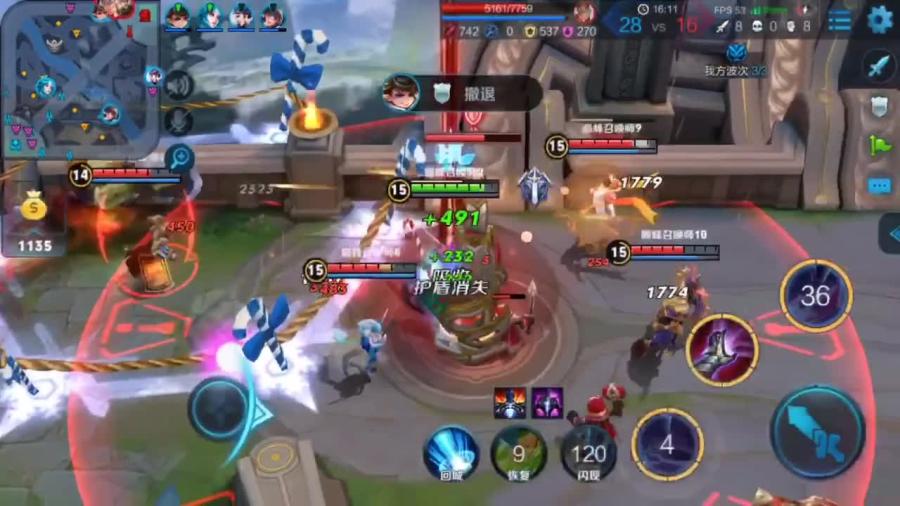This screenshot has width=900, height=506.
Task: Tap the shield retreat signal button
Action: click(x=878, y=105)
